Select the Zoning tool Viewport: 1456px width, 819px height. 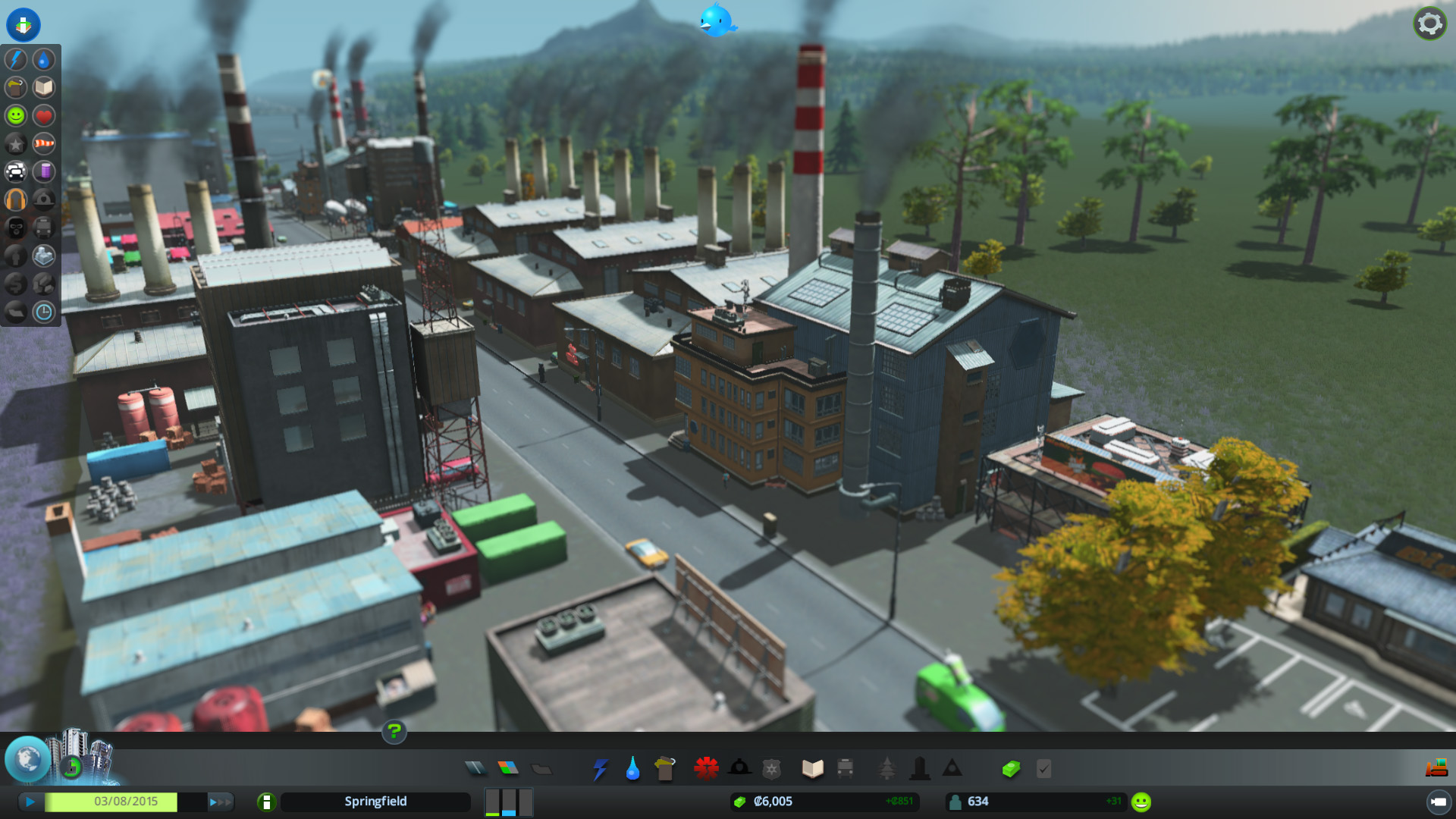[508, 768]
